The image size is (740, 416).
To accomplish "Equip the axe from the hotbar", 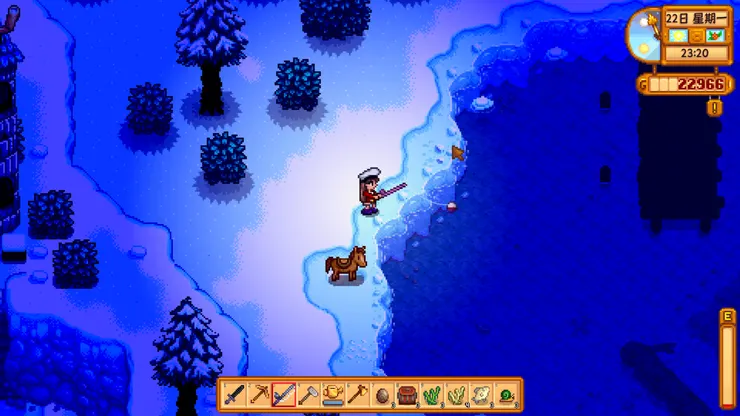I will pyautogui.click(x=357, y=395).
